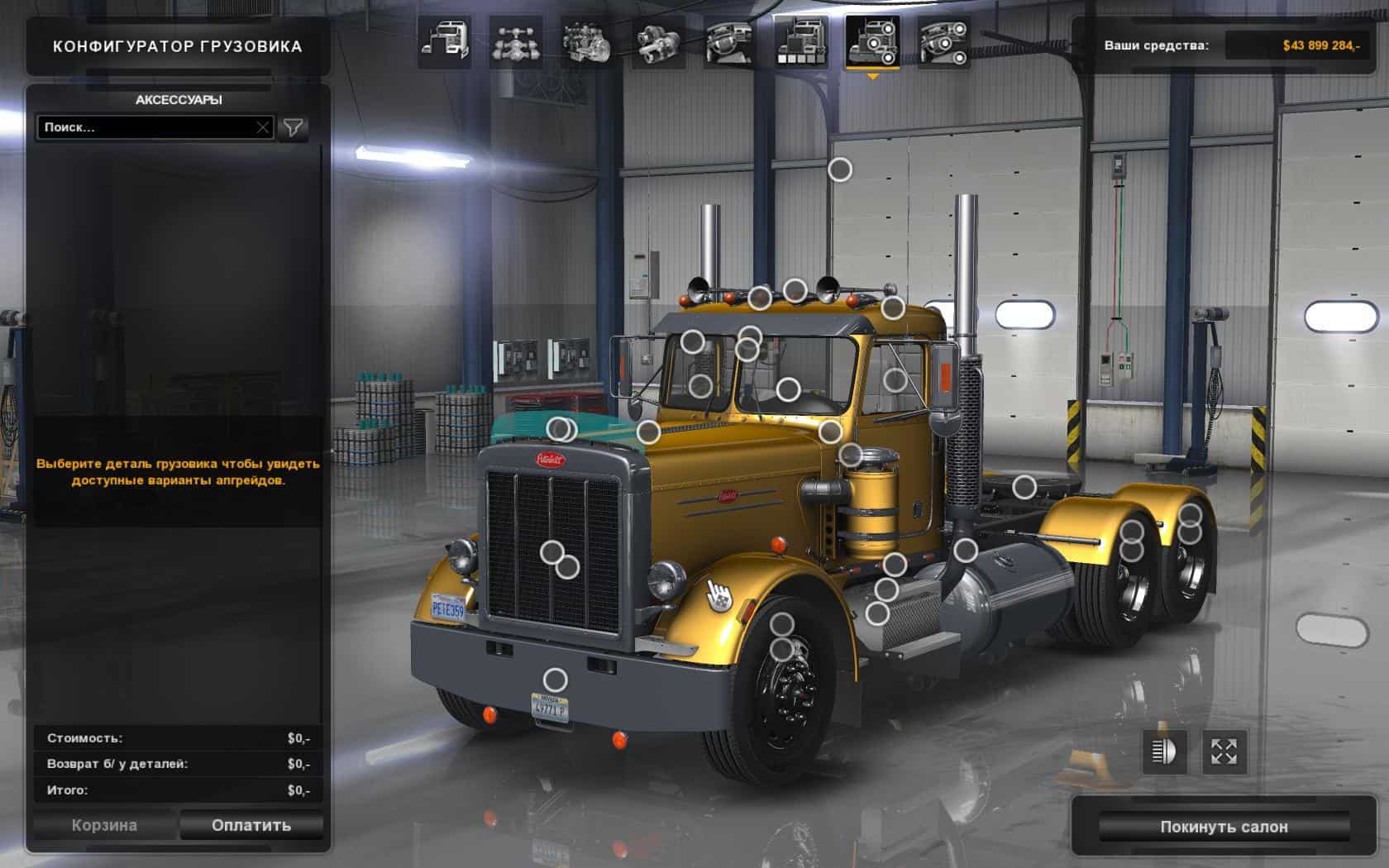This screenshot has height=868, width=1389.
Task: Clear the search box with X
Action: 262,127
